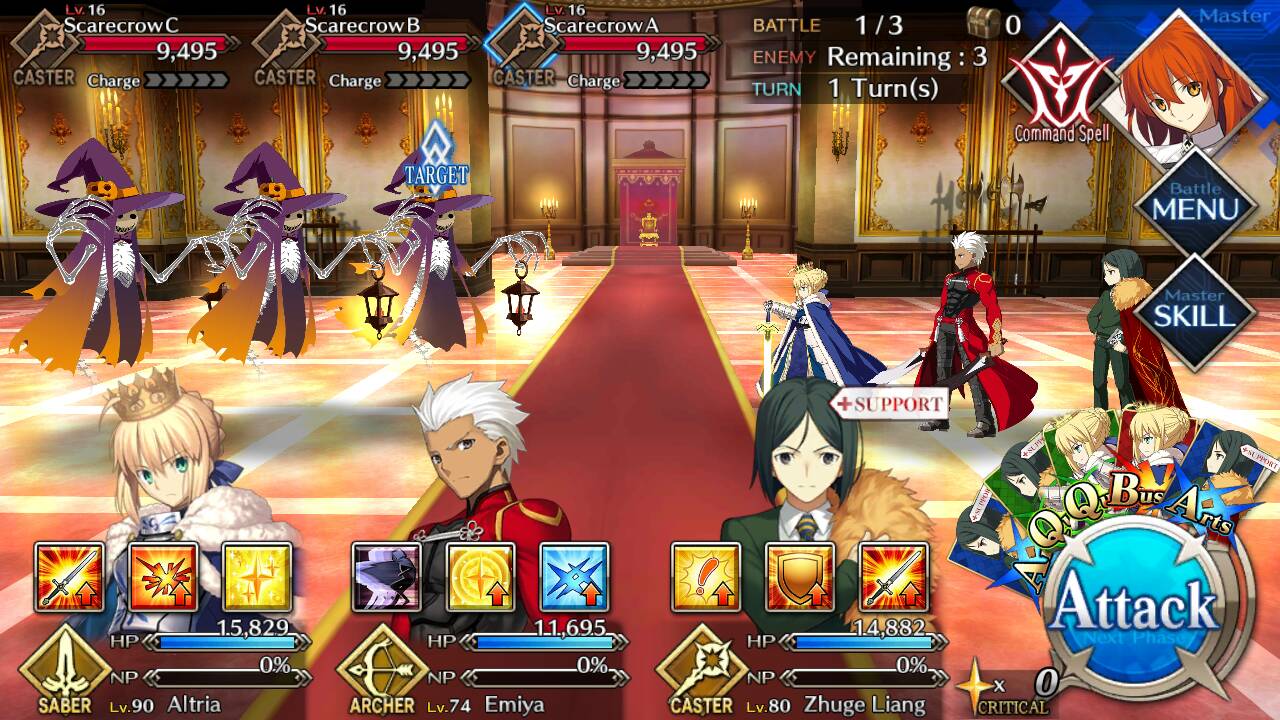The width and height of the screenshot is (1280, 720).
Task: Use Altria's red burst skill
Action: coord(163,577)
